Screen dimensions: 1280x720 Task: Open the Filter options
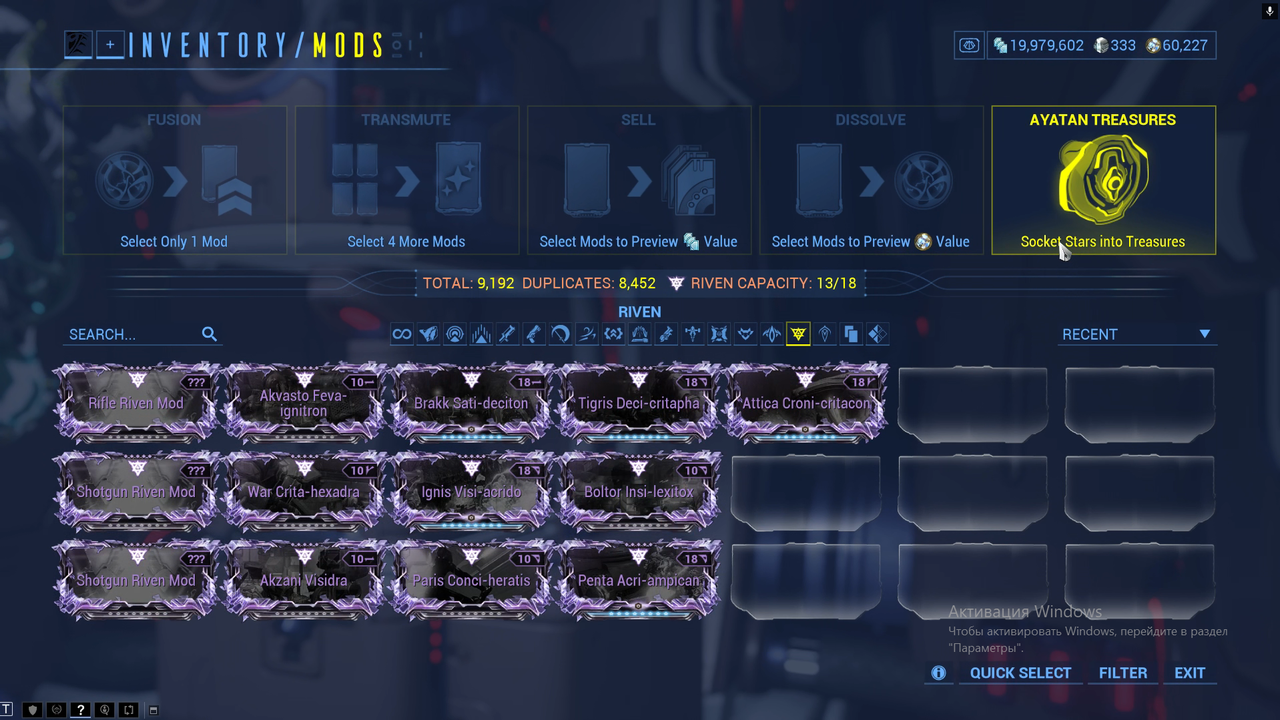(1123, 673)
